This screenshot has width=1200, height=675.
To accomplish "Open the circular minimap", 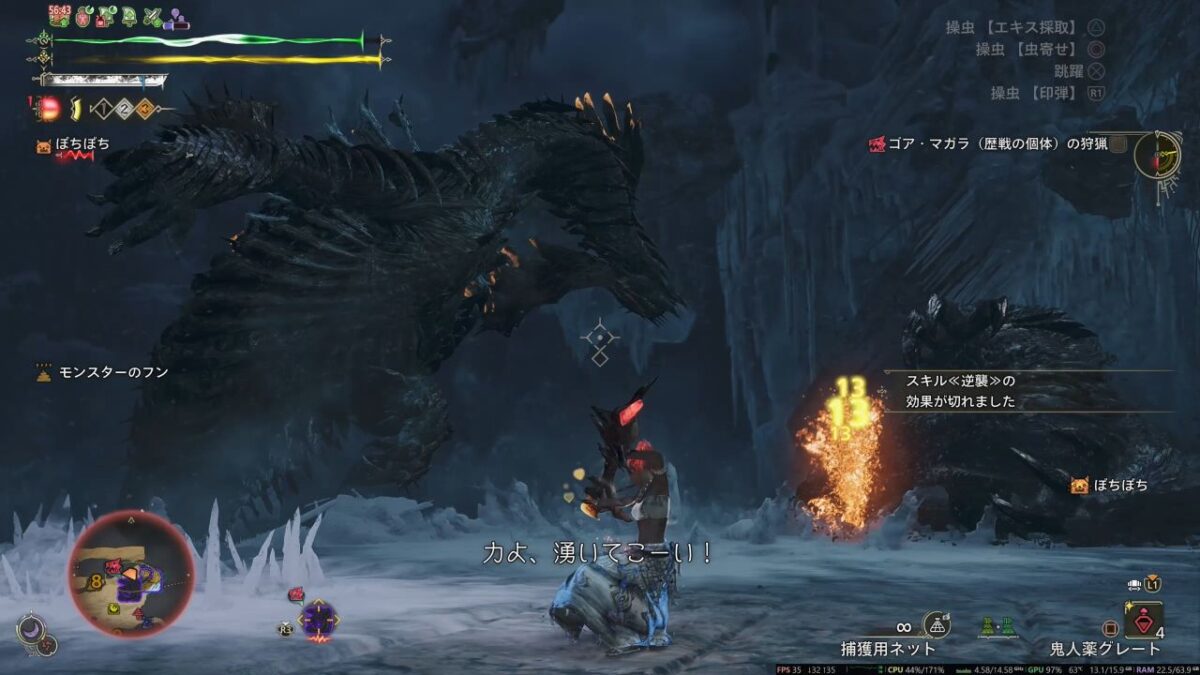I will click(x=130, y=572).
